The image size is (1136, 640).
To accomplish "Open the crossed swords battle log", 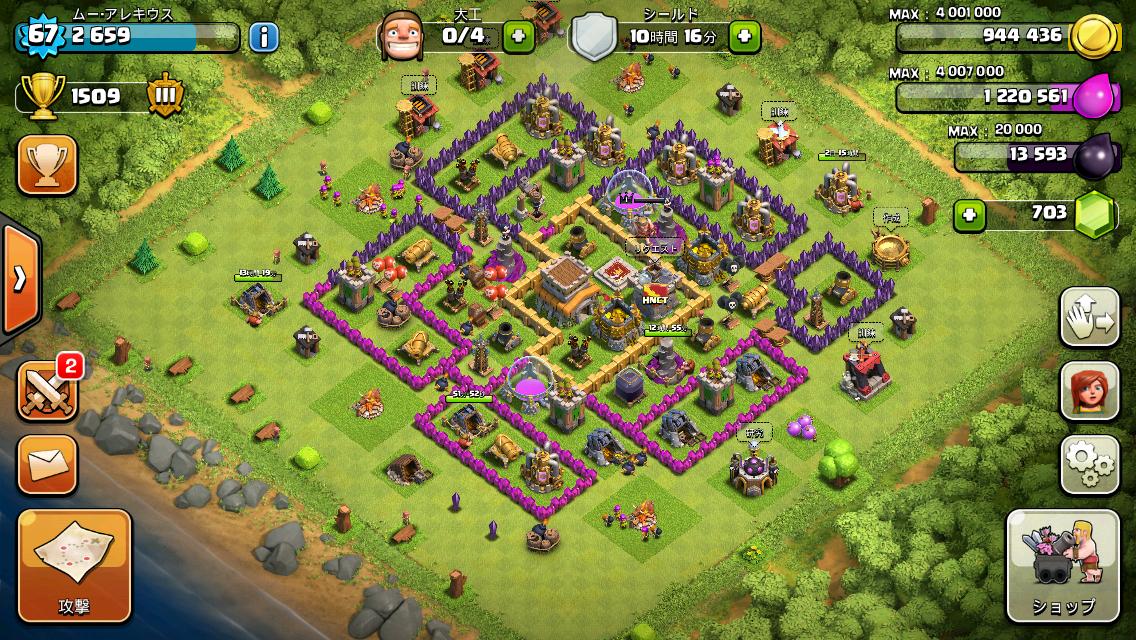I will pyautogui.click(x=47, y=390).
